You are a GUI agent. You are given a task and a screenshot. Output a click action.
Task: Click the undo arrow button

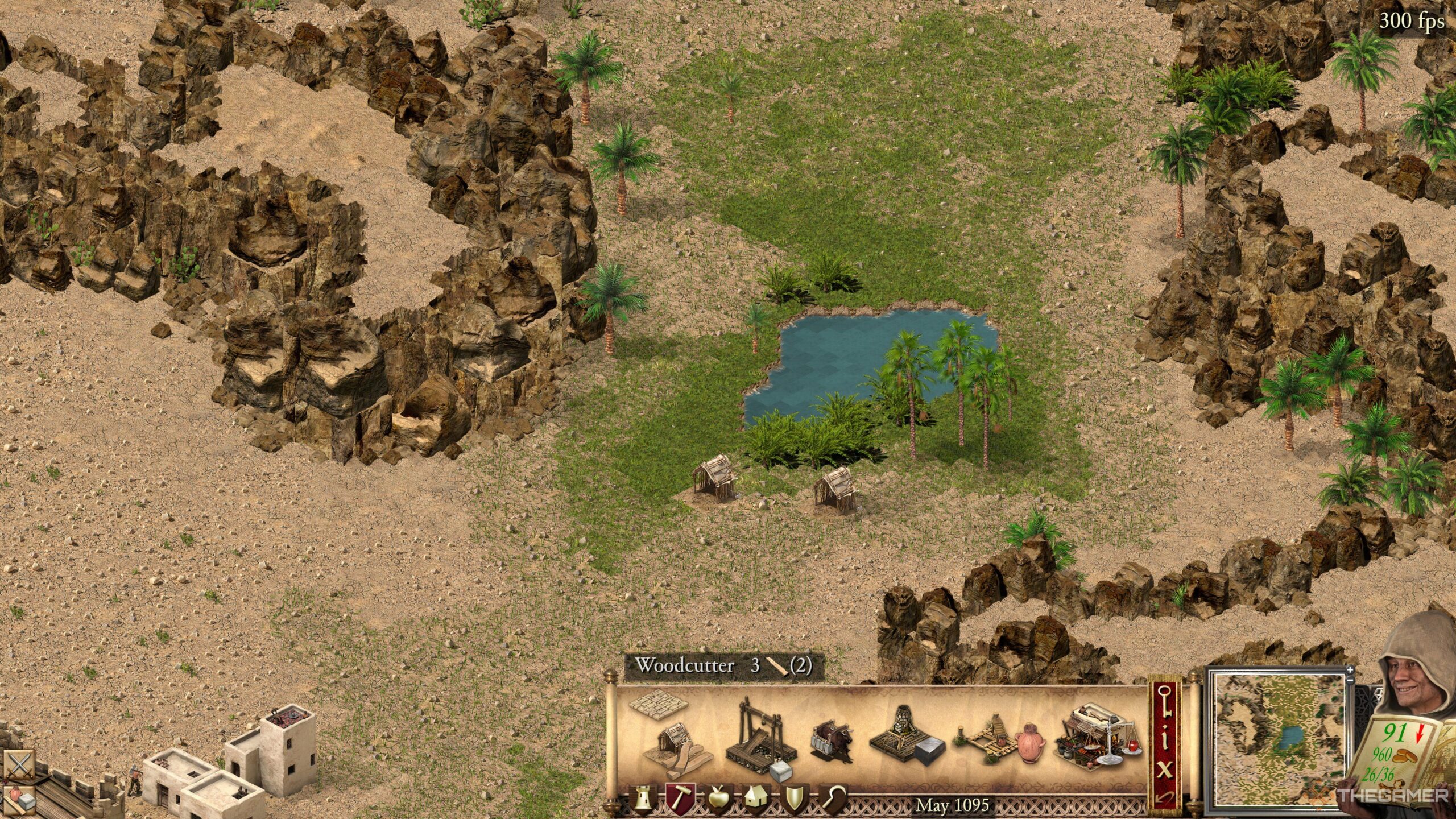[1164, 799]
